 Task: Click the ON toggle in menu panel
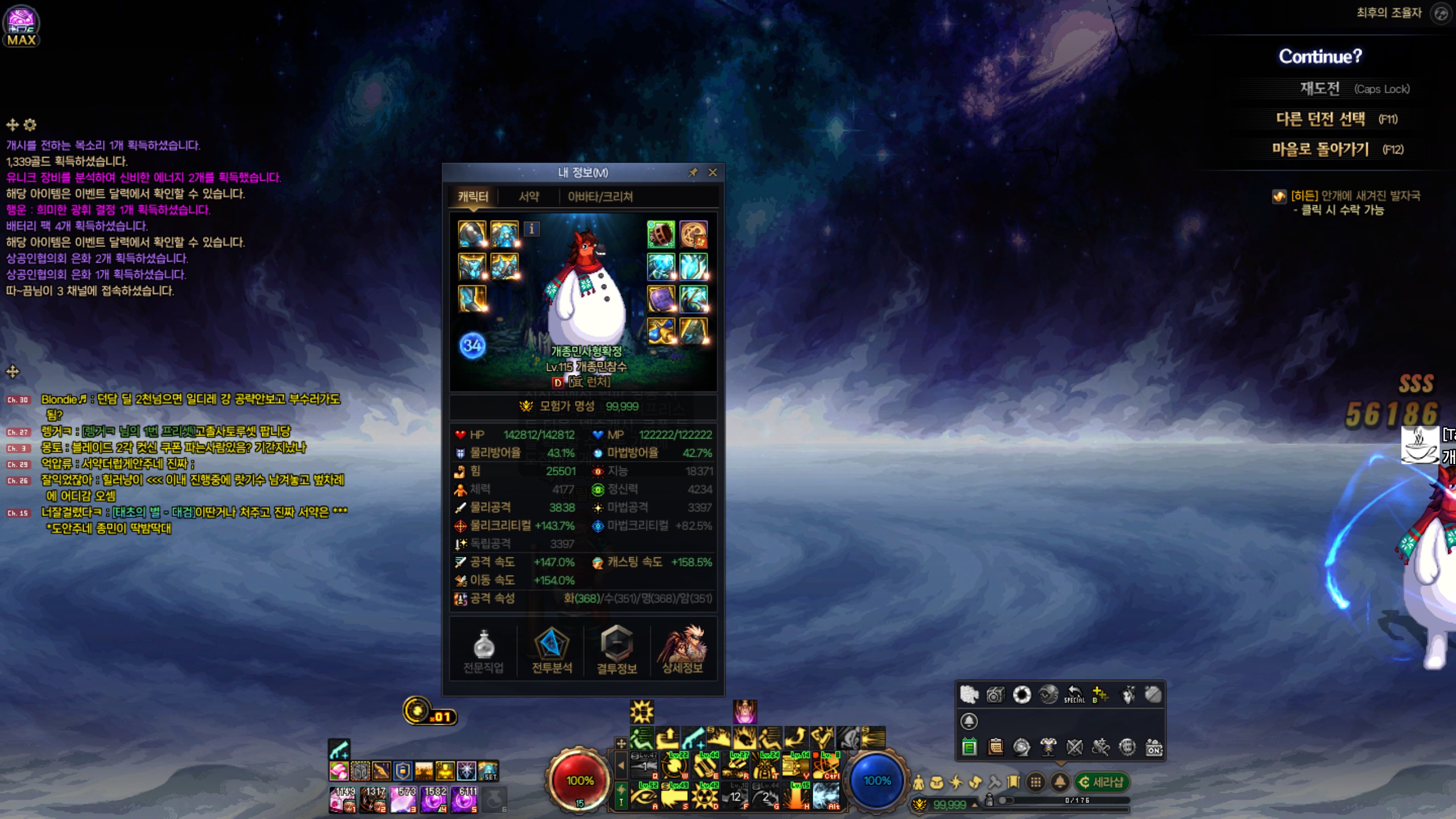coord(1154,747)
